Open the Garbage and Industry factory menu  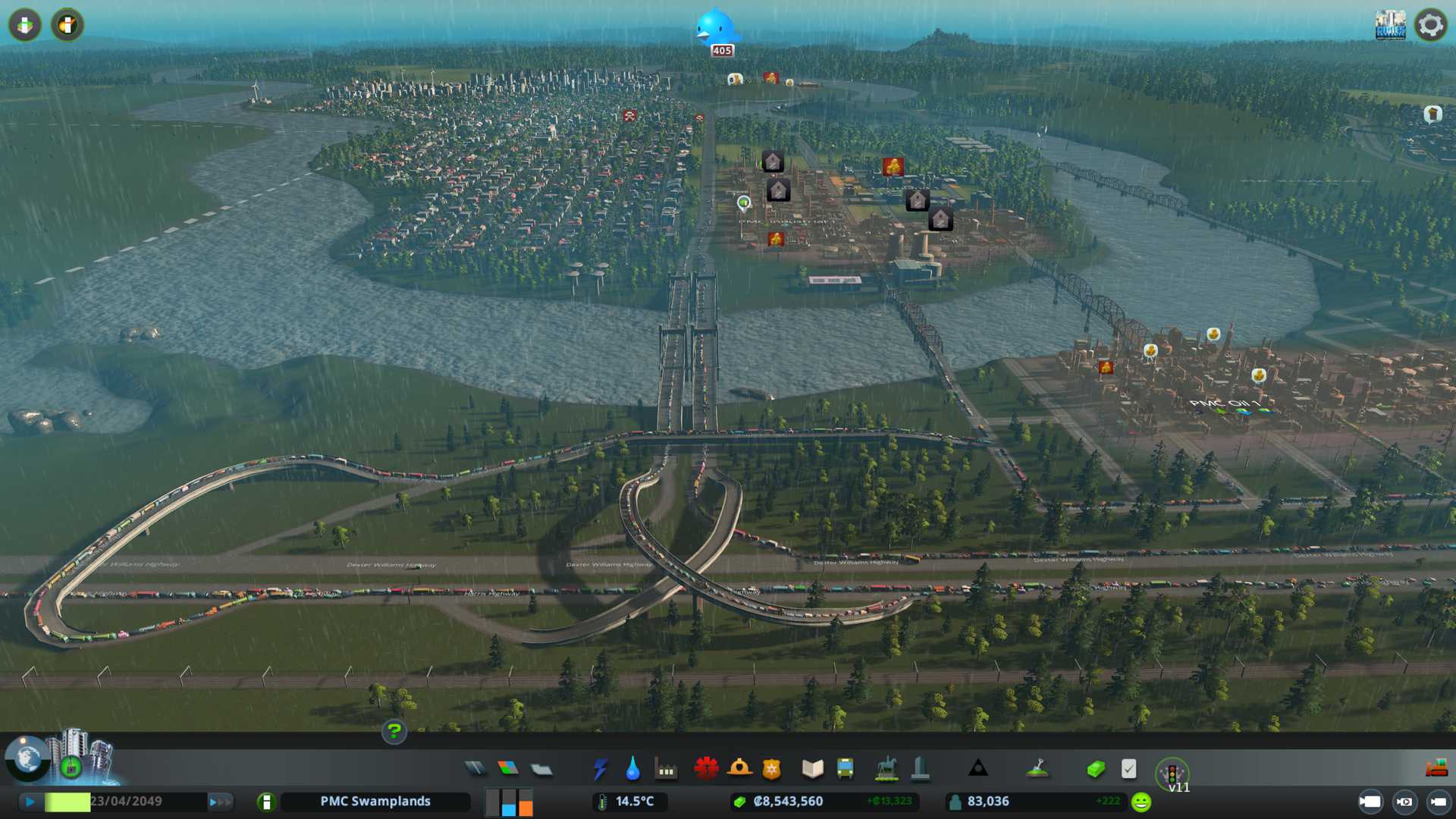(x=666, y=769)
